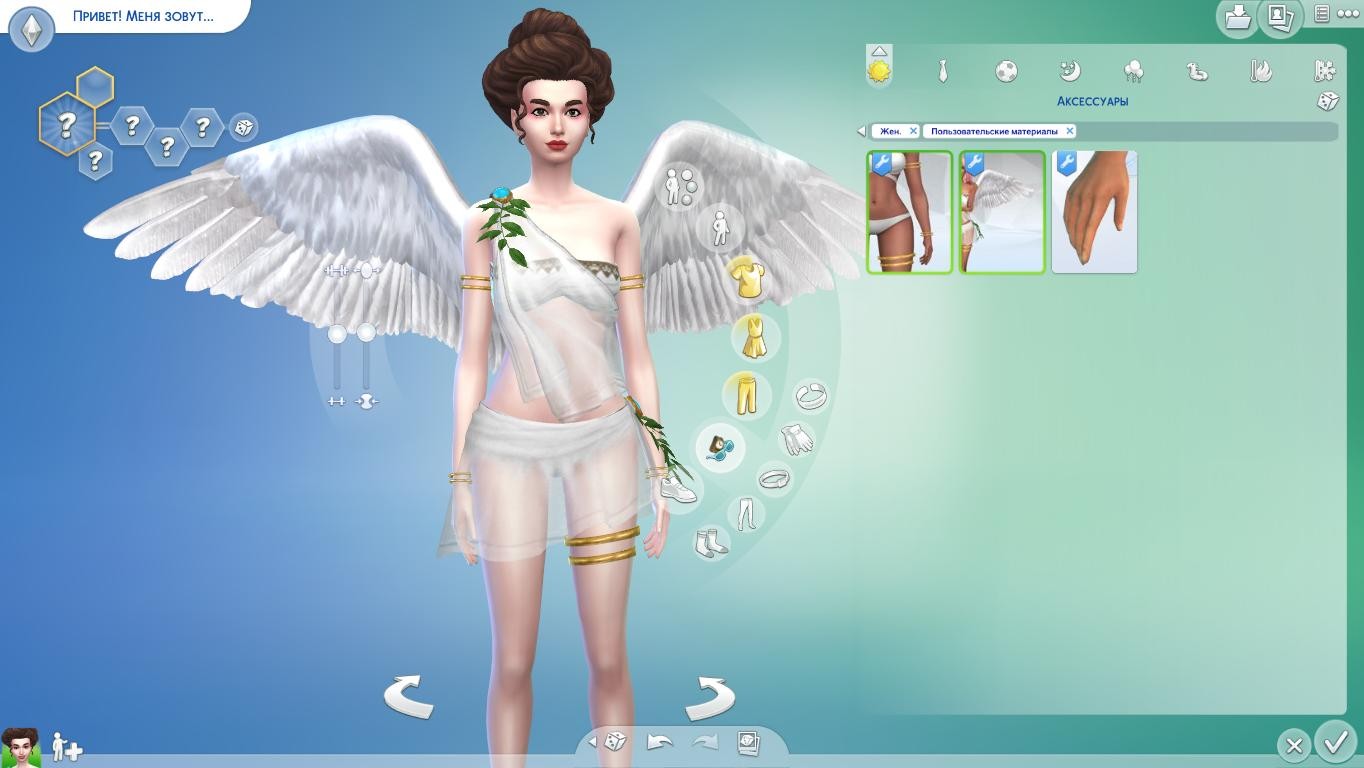This screenshot has width=1364, height=768.
Task: Rotate the Sim with the left arrow
Action: [x=408, y=696]
